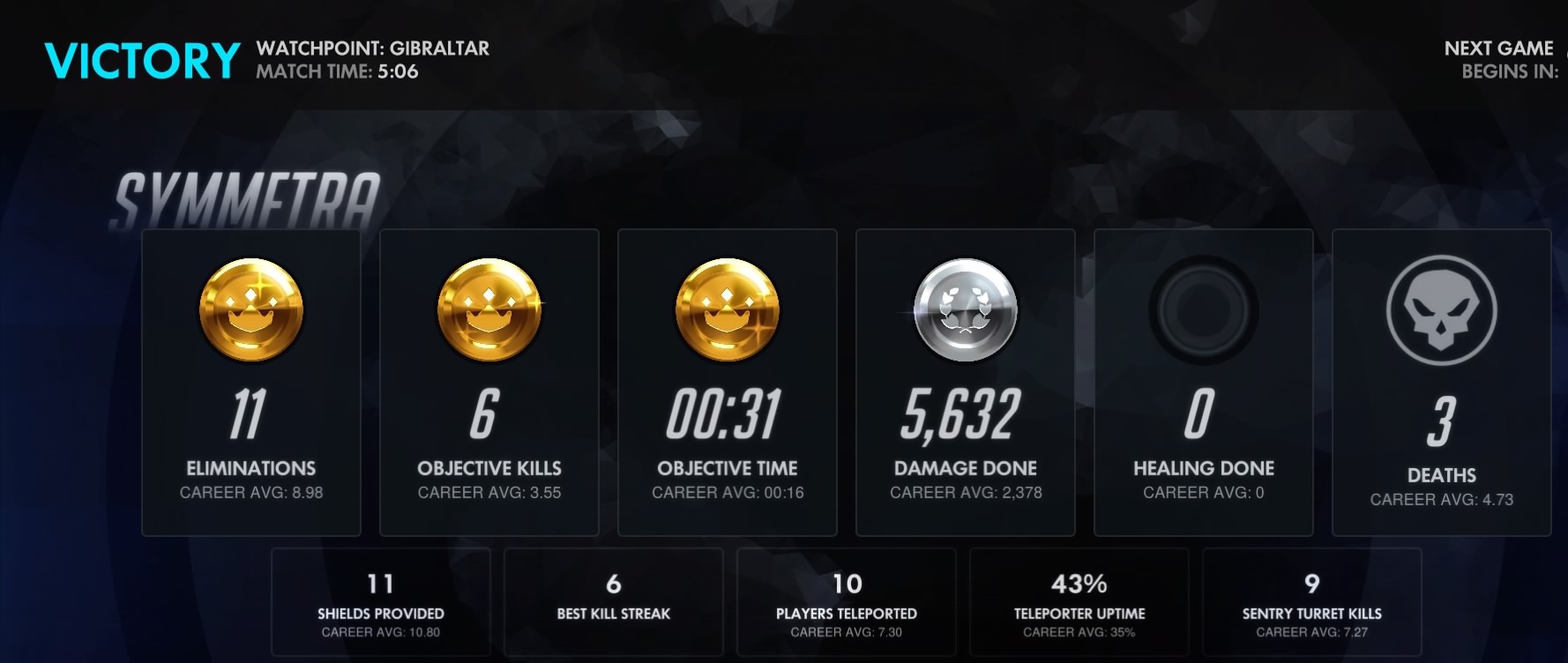
Task: Click the laurel wreath emblem inside silver medal
Action: 965,309
